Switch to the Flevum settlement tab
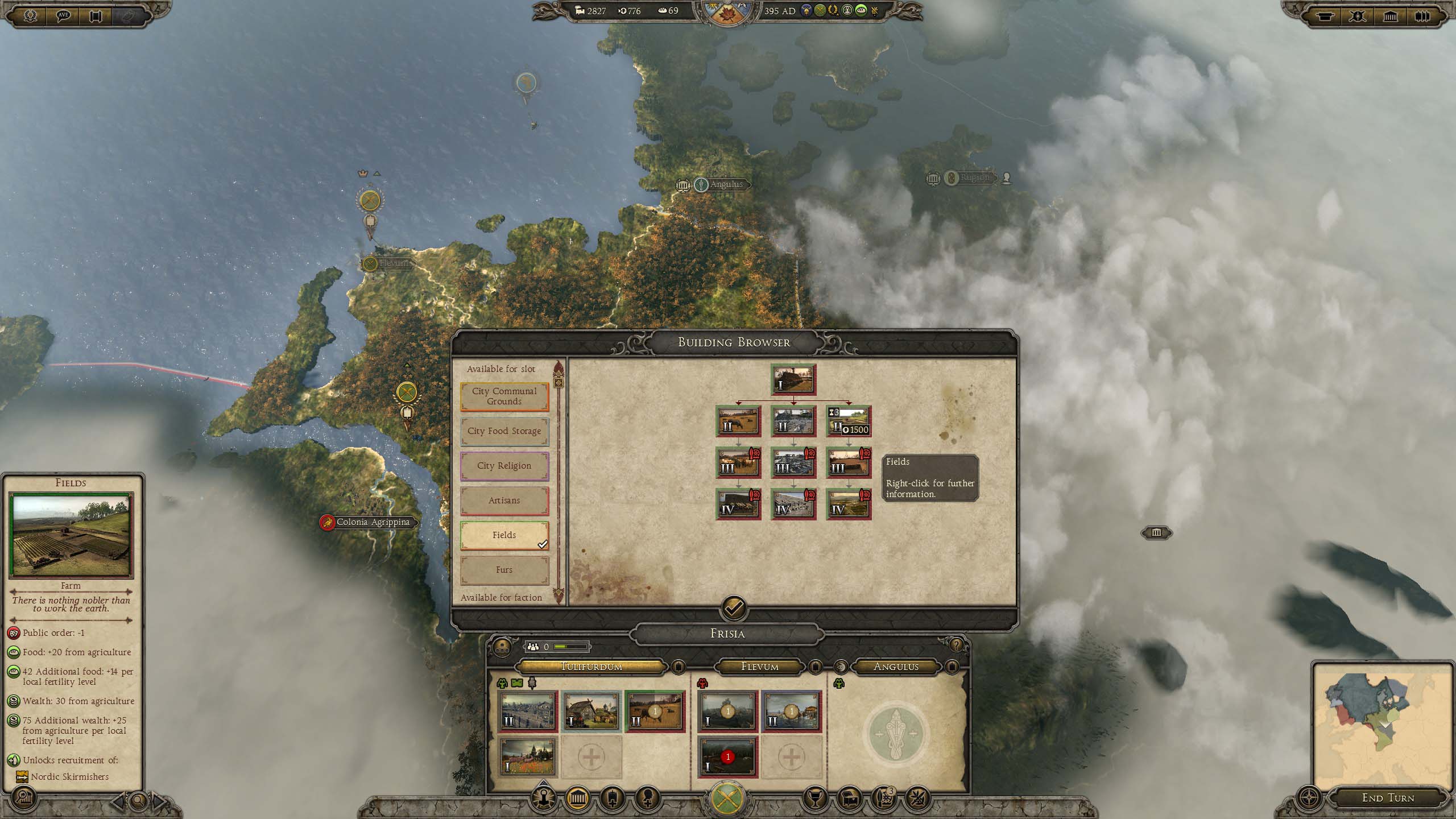This screenshot has width=1456, height=819. (759, 667)
